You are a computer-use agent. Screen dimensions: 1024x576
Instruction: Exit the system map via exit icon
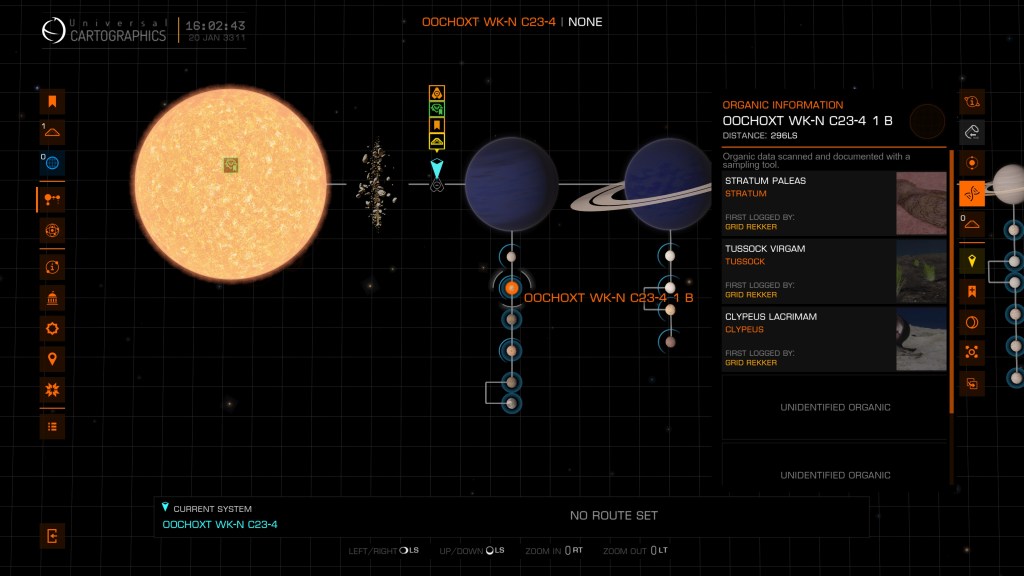pos(52,536)
